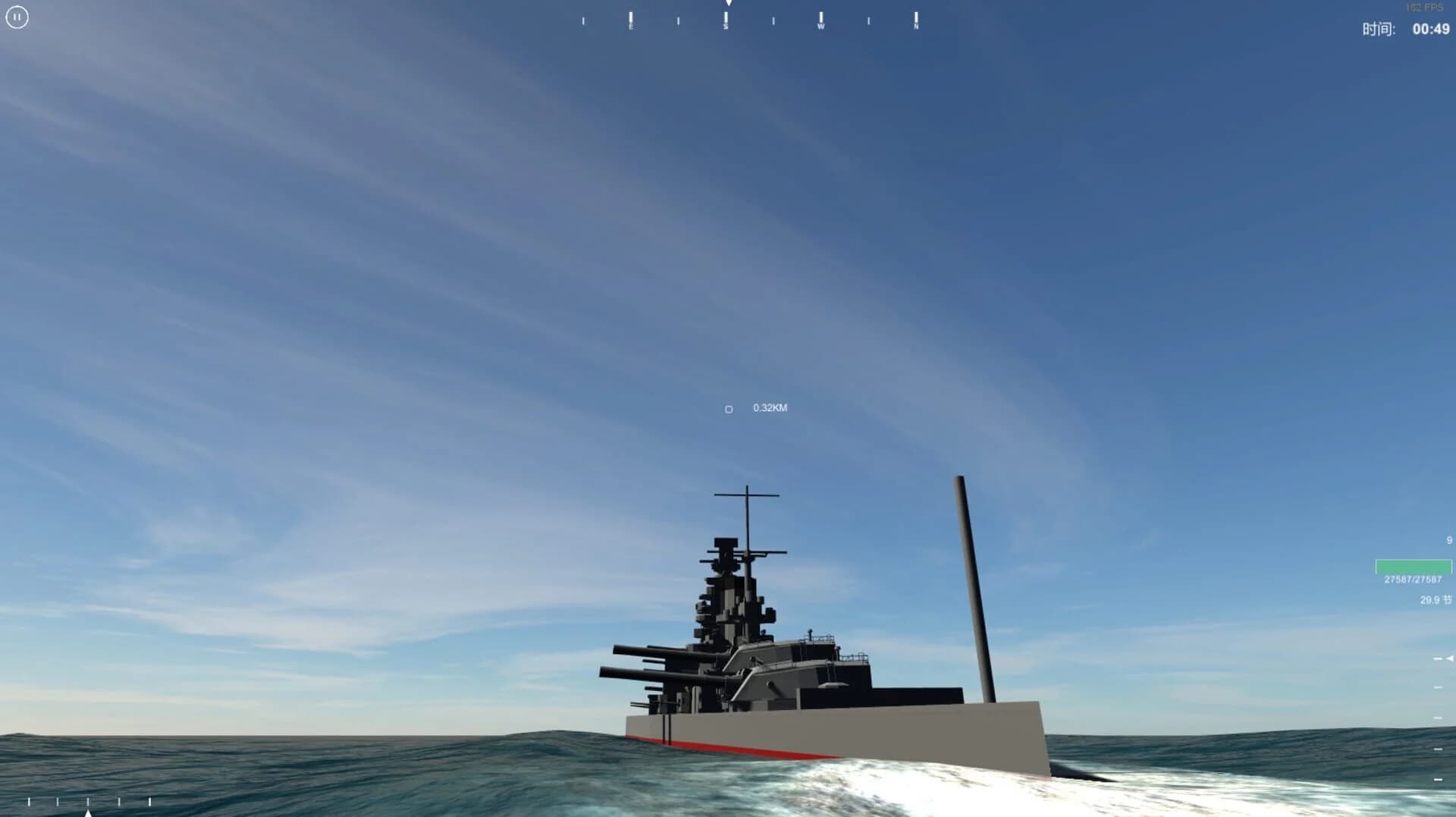
Task: Click the green health bar on the right
Action: coord(1414,566)
